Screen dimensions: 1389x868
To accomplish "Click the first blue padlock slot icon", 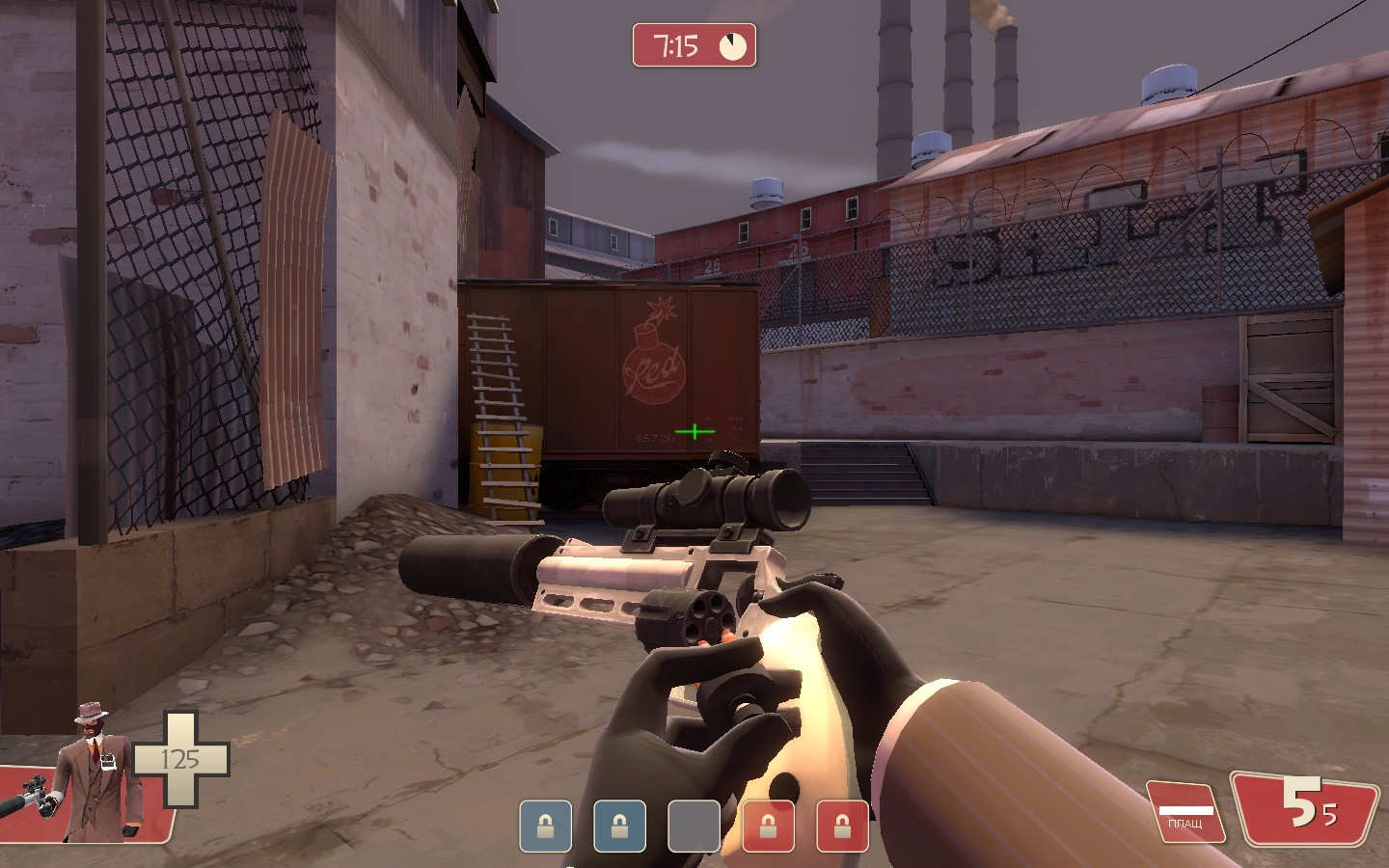I will (548, 825).
